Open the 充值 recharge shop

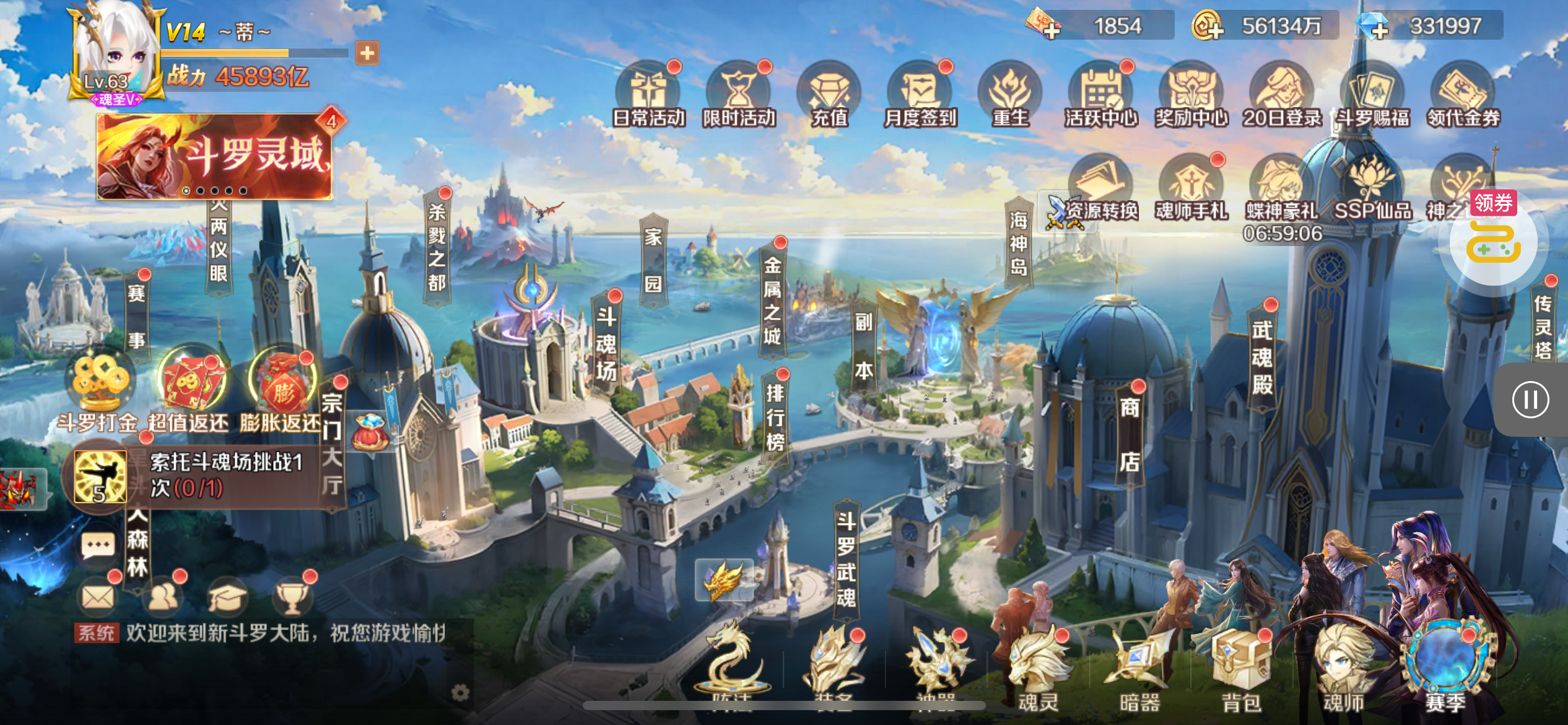point(829,94)
